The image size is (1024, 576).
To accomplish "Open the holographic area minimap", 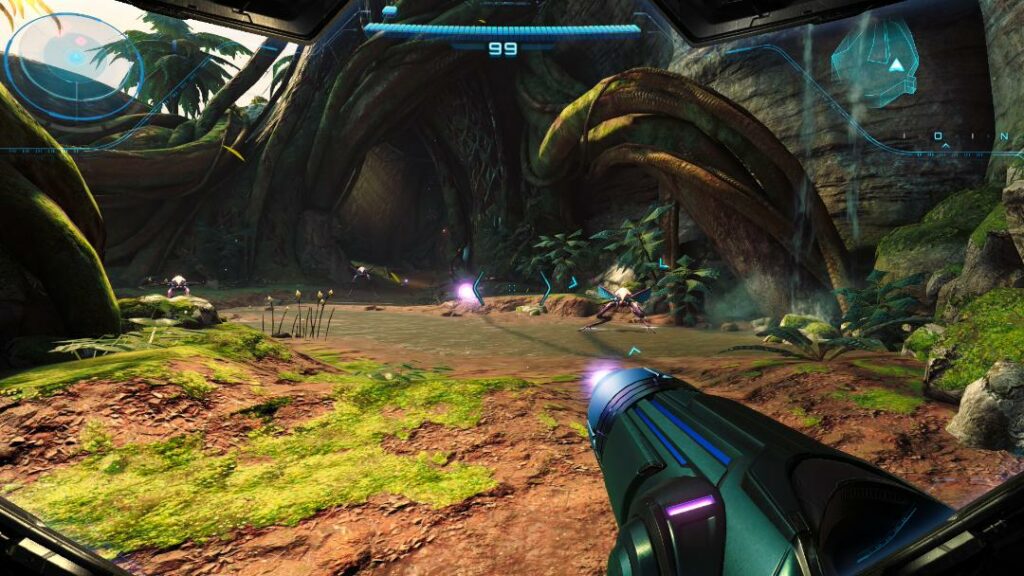I will click(876, 63).
